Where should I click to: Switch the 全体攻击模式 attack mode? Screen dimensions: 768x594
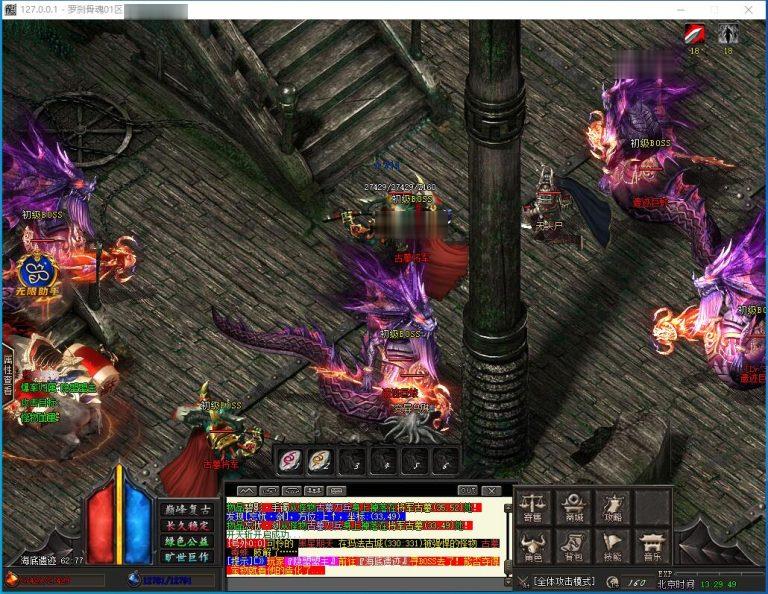[563, 581]
